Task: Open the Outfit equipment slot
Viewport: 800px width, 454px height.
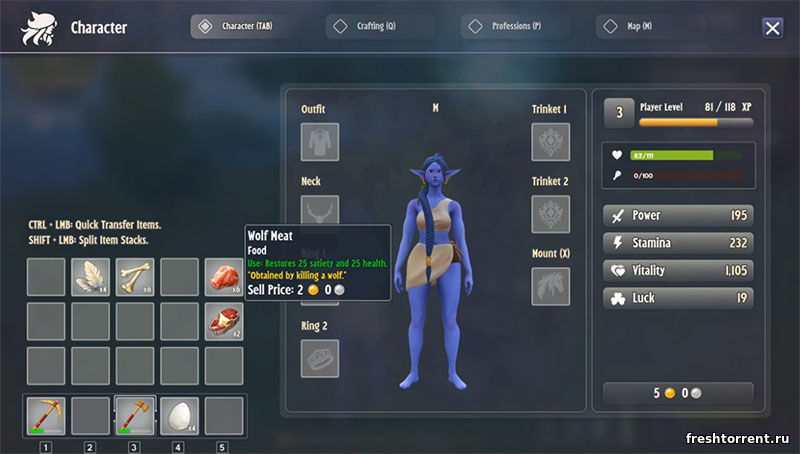Action: coord(320,142)
